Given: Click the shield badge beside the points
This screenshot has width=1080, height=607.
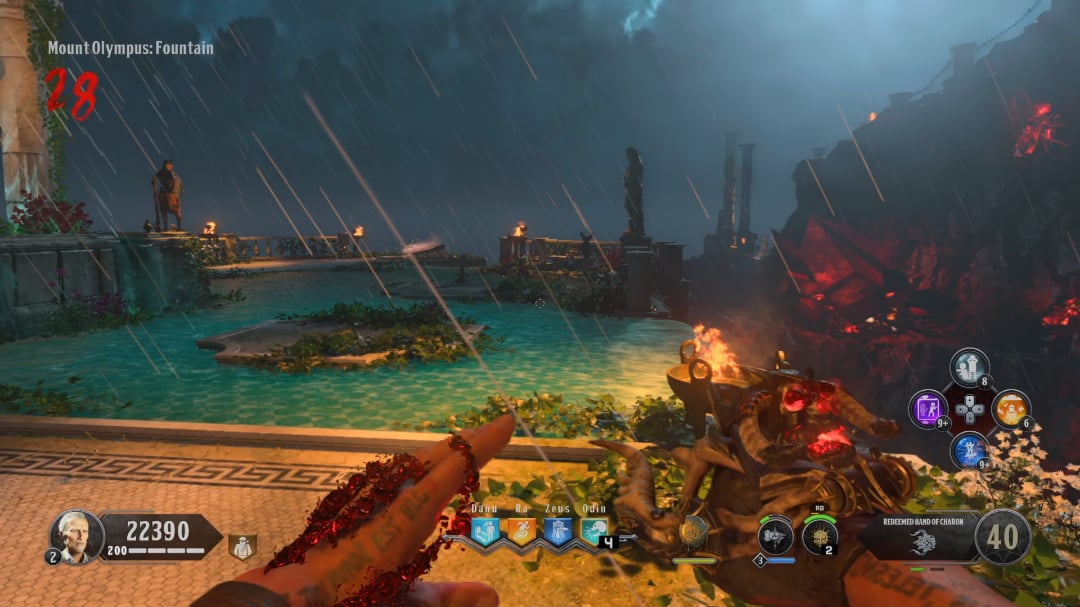Looking at the screenshot, I should [241, 546].
